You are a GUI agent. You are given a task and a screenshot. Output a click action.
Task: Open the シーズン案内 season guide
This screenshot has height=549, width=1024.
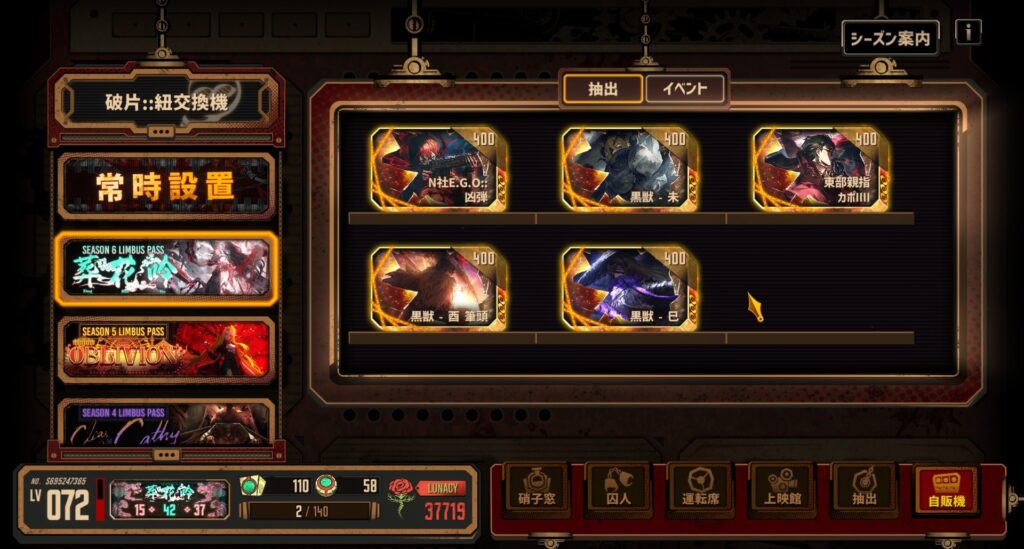pyautogui.click(x=890, y=38)
